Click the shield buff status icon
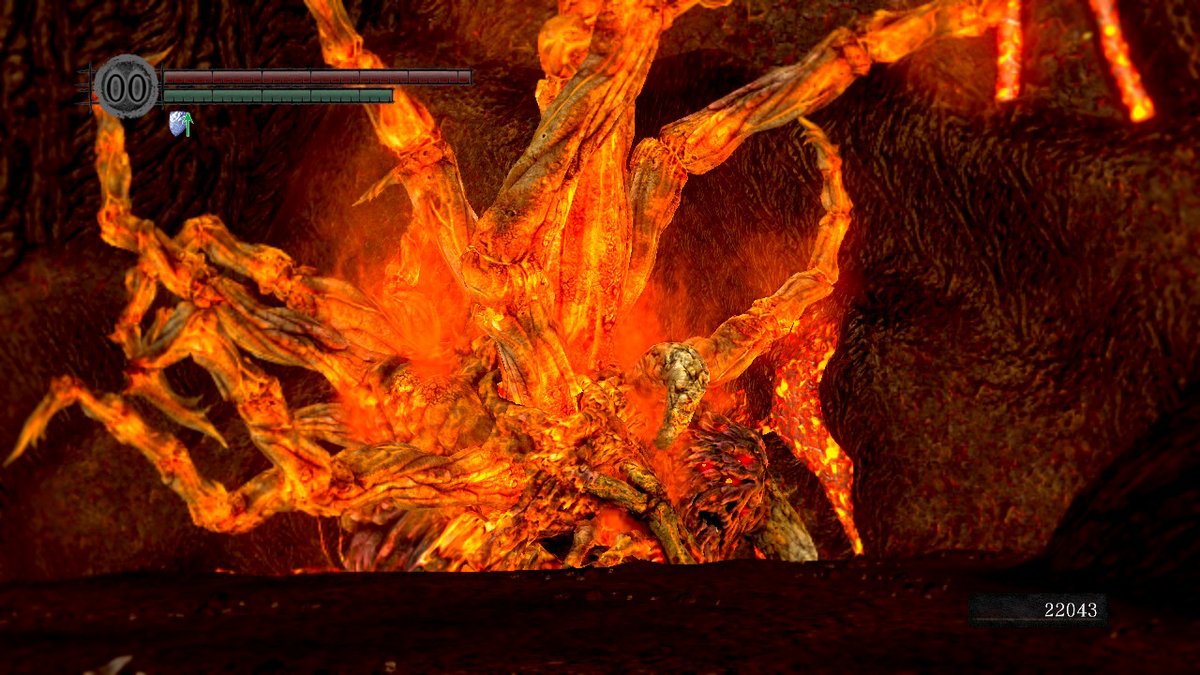The width and height of the screenshot is (1200, 675). [180, 124]
